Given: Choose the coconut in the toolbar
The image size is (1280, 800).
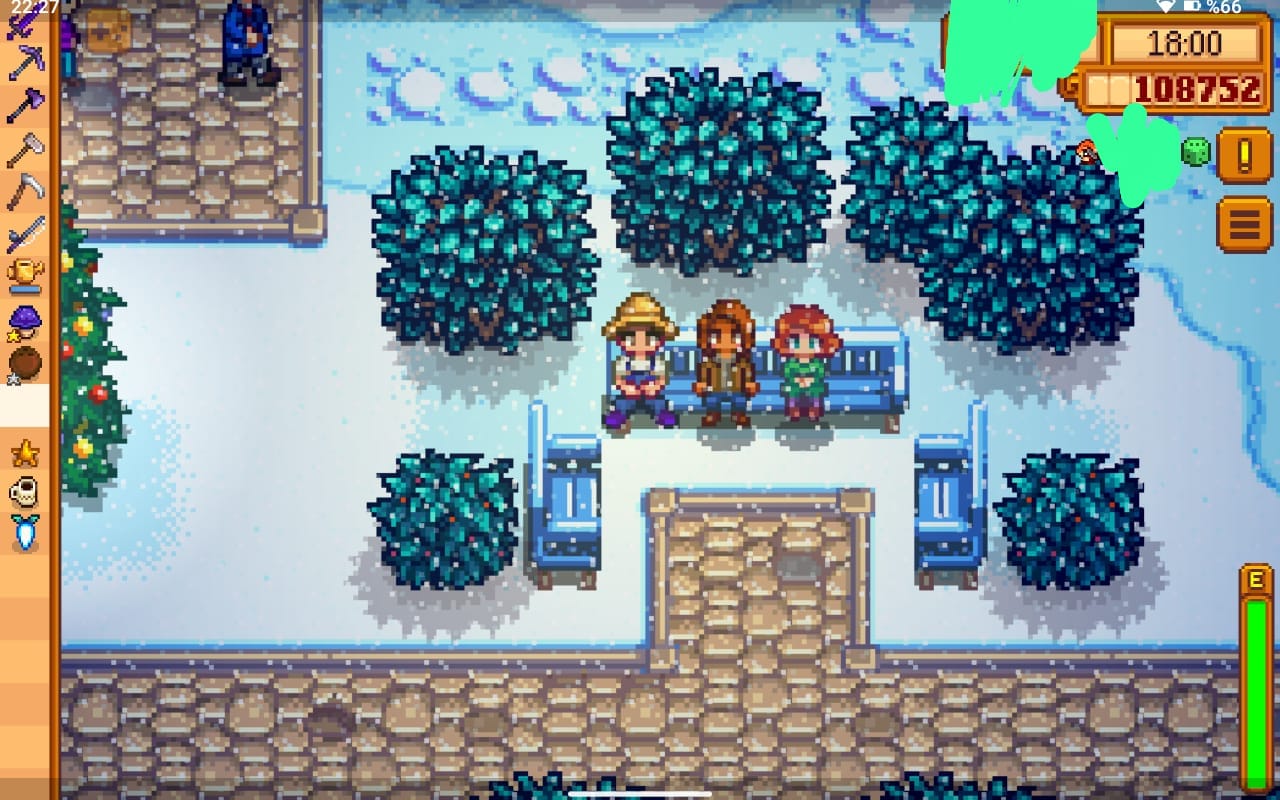Looking at the screenshot, I should point(24,362).
